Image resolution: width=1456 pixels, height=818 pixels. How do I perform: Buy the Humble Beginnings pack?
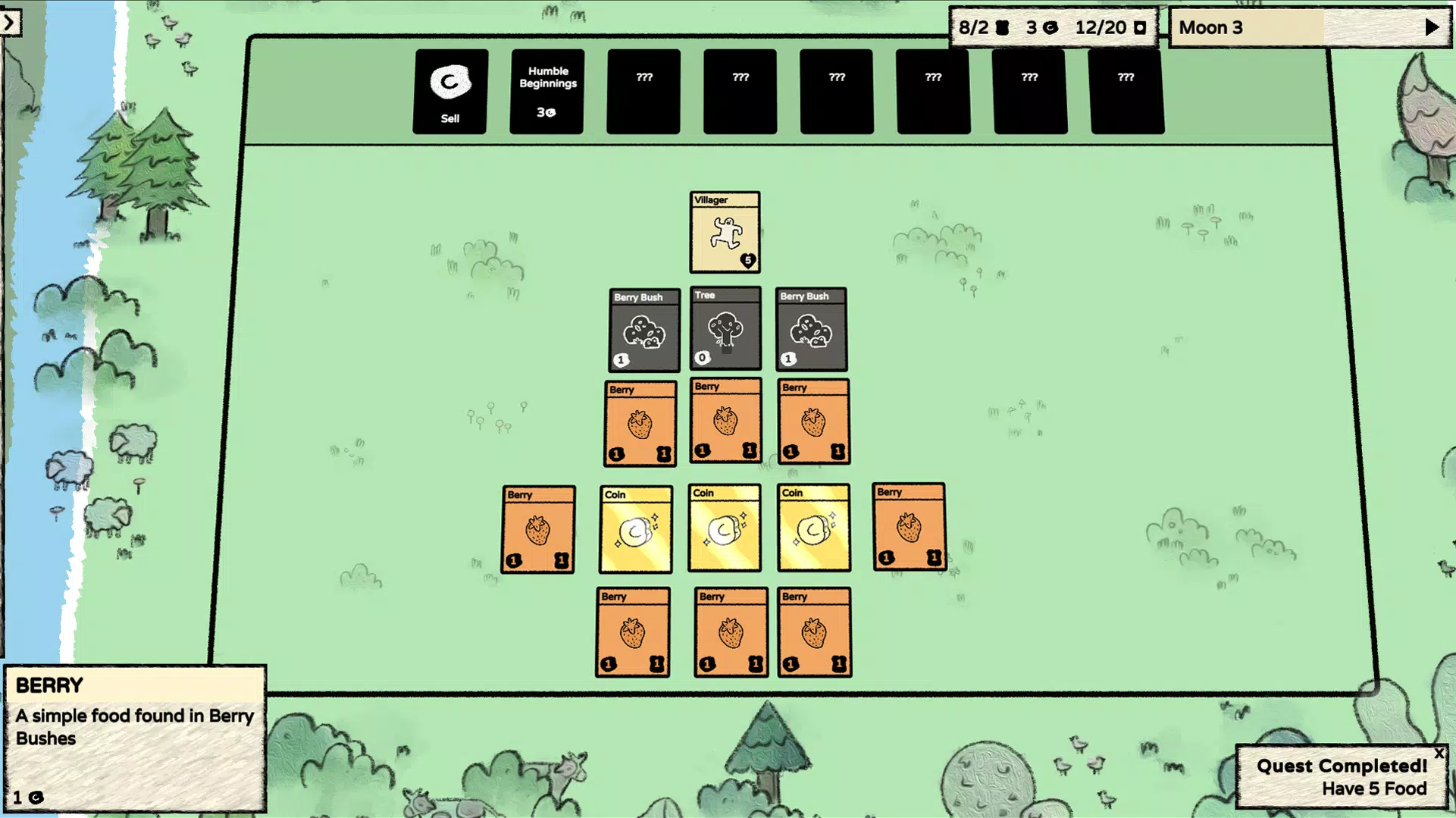(x=546, y=89)
